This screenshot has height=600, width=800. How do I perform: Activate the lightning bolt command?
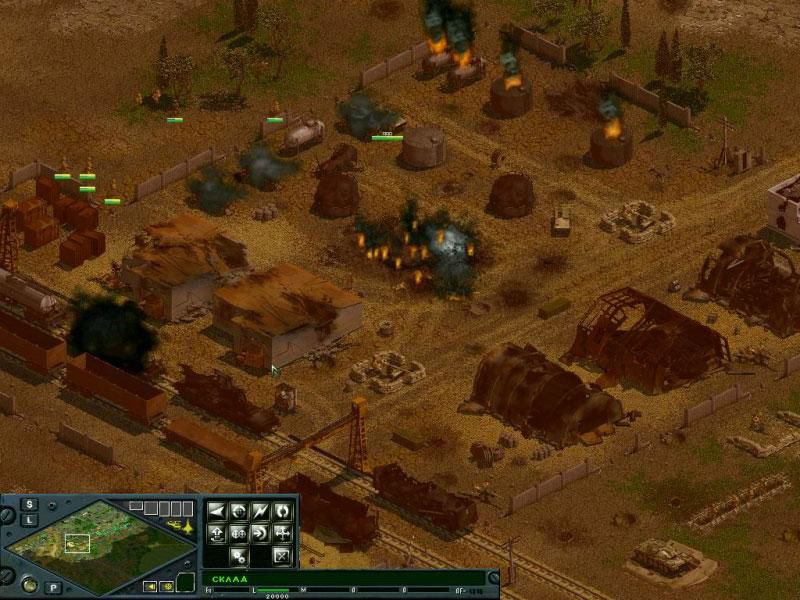tap(261, 510)
